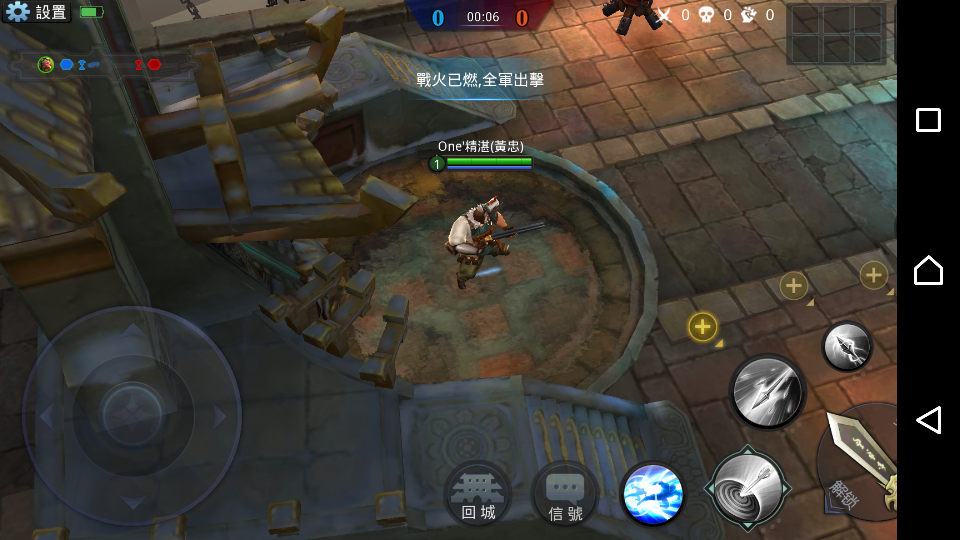Use the arrow-on-target bullseye skill

(747, 487)
